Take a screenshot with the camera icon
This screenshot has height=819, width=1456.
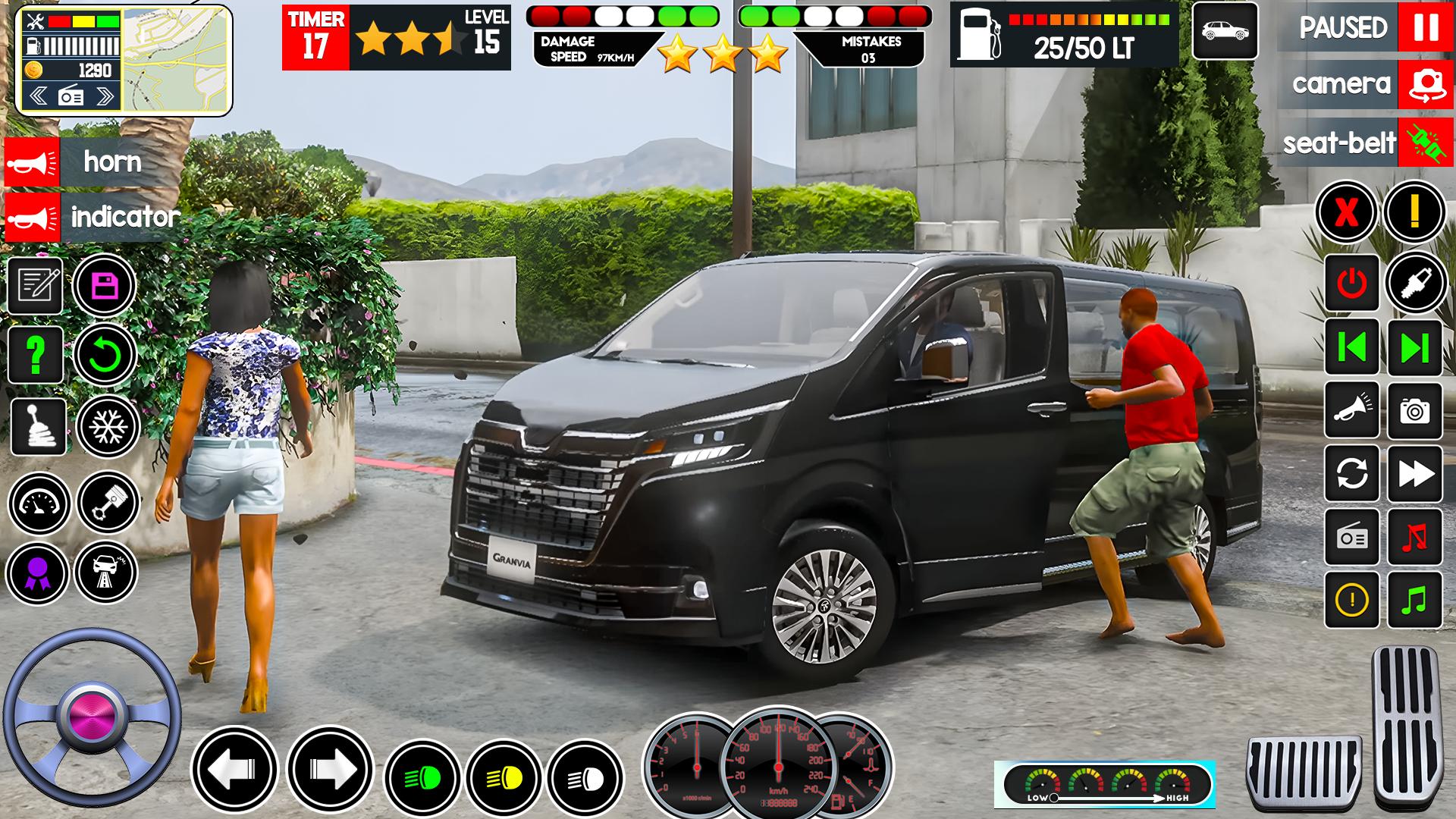click(1414, 411)
